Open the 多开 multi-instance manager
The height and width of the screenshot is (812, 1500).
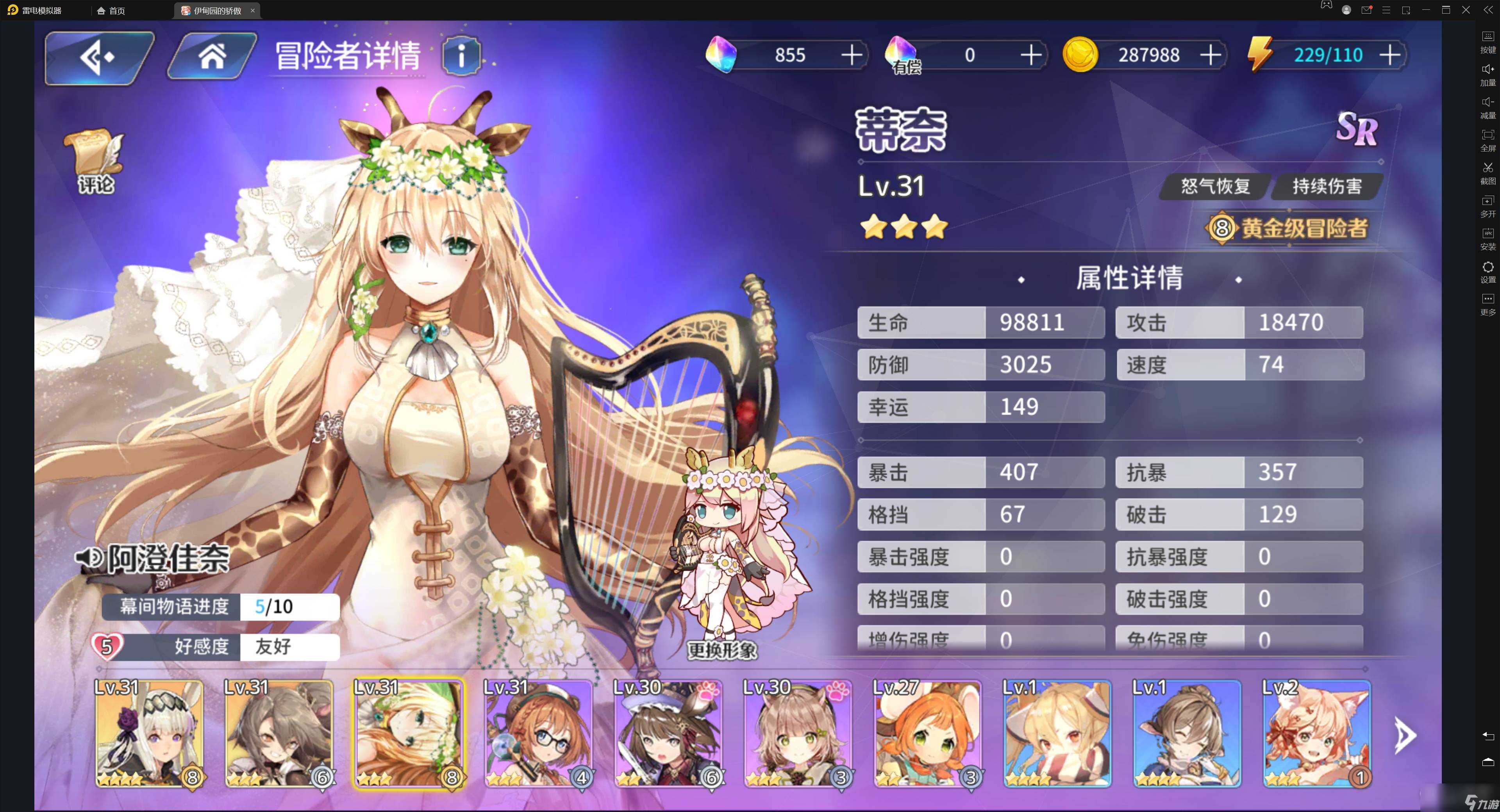pos(1488,204)
